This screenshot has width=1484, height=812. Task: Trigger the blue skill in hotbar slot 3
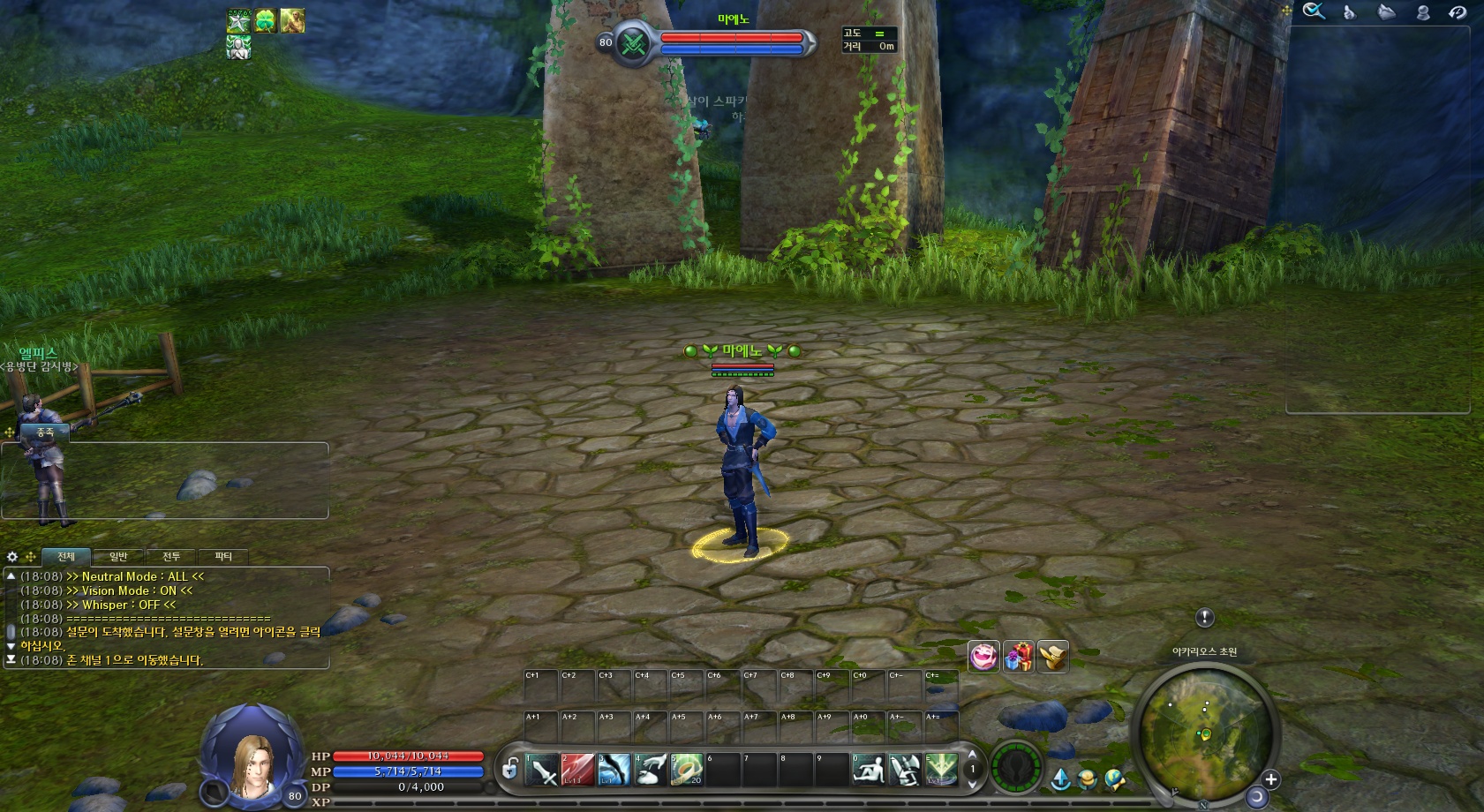pyautogui.click(x=614, y=770)
